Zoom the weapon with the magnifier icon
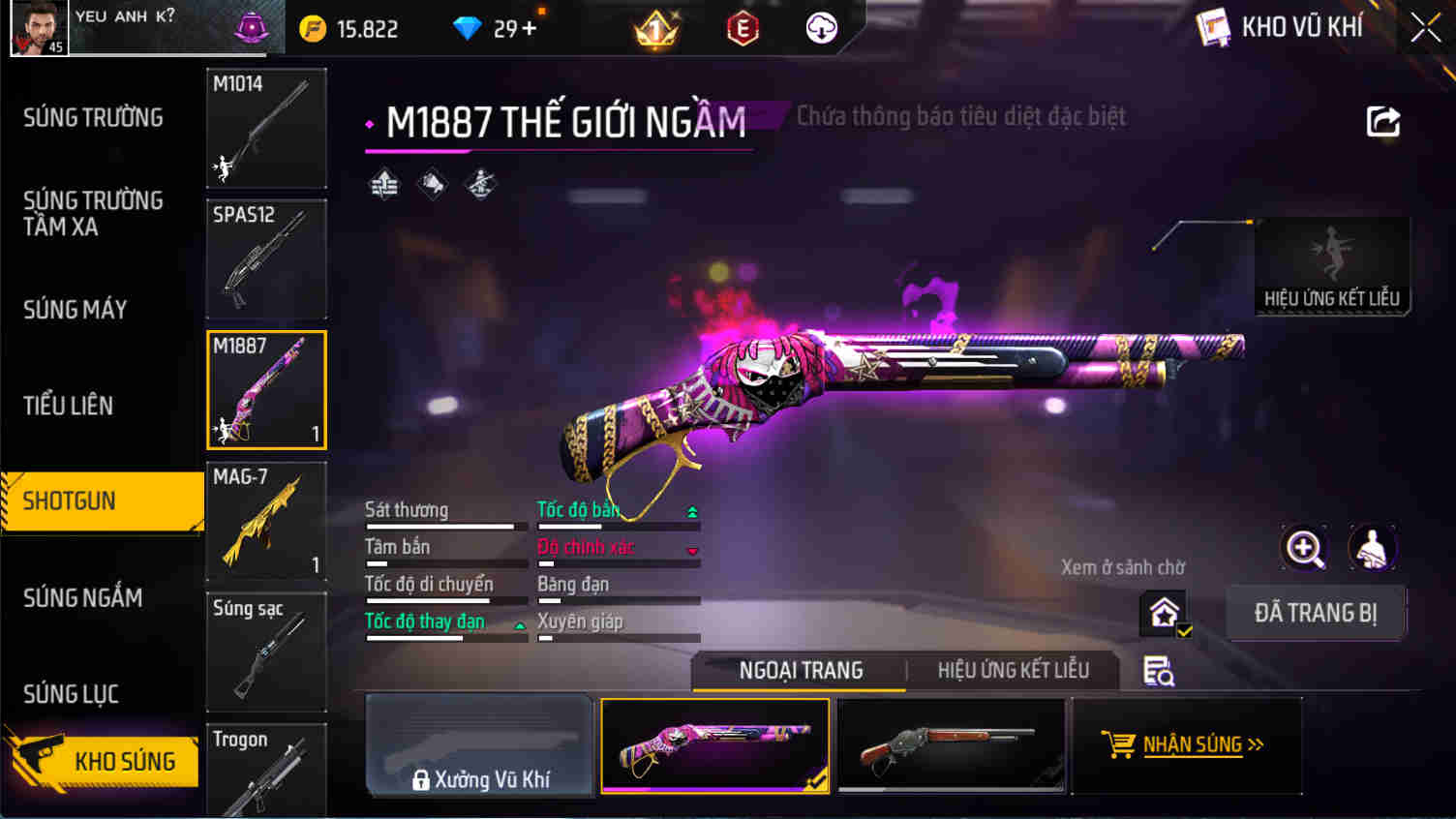The image size is (1456, 819). point(1304,548)
